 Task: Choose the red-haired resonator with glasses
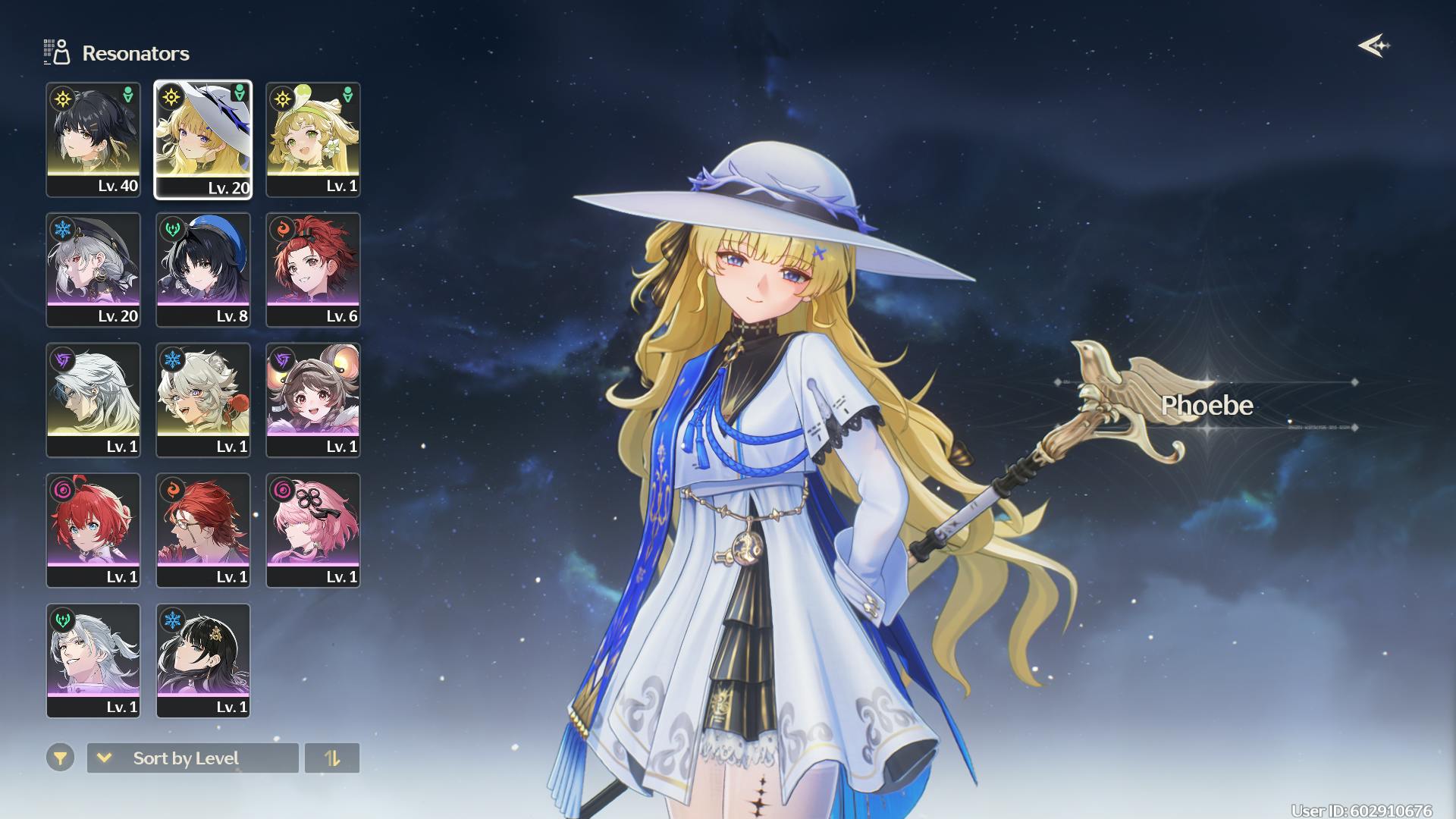[203, 531]
